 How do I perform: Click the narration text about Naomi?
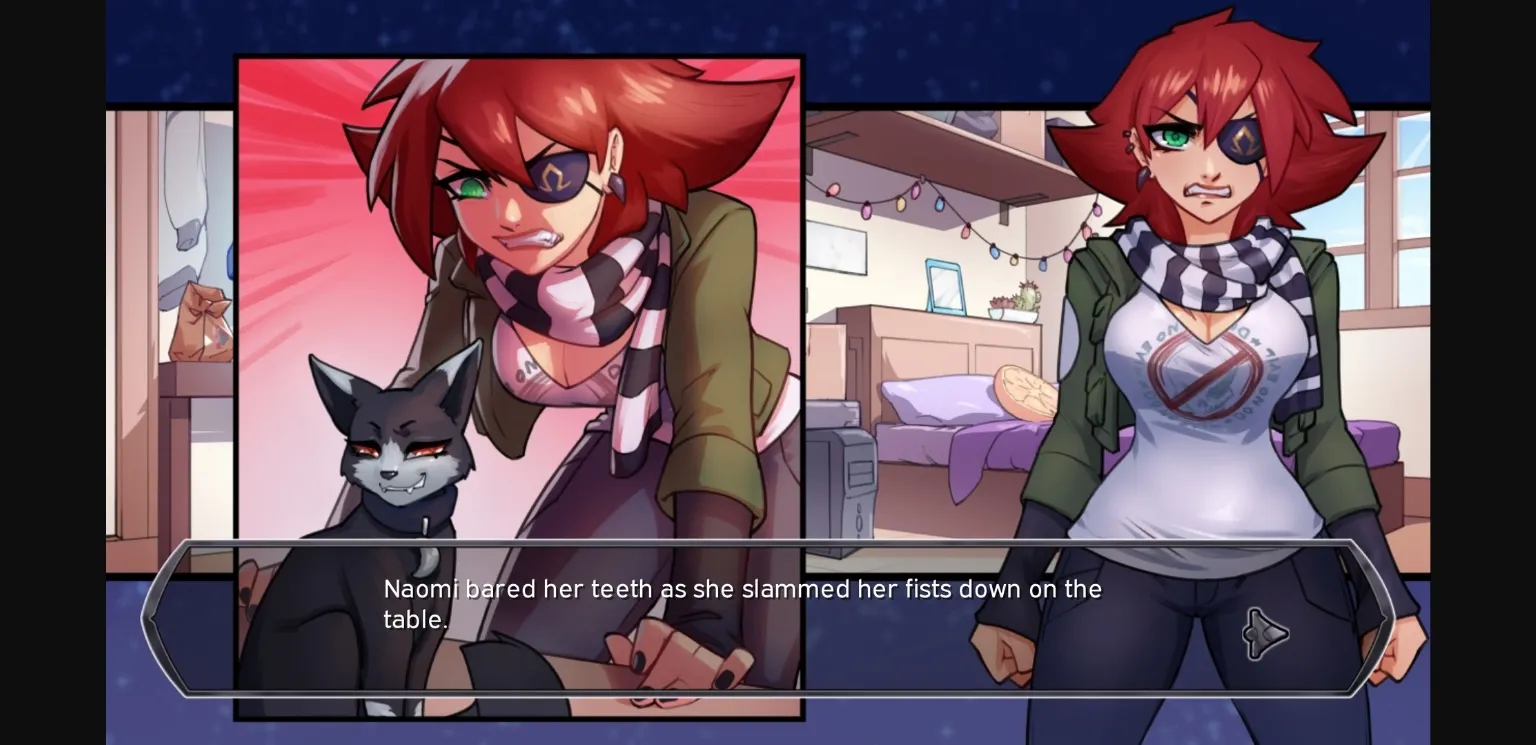(742, 603)
